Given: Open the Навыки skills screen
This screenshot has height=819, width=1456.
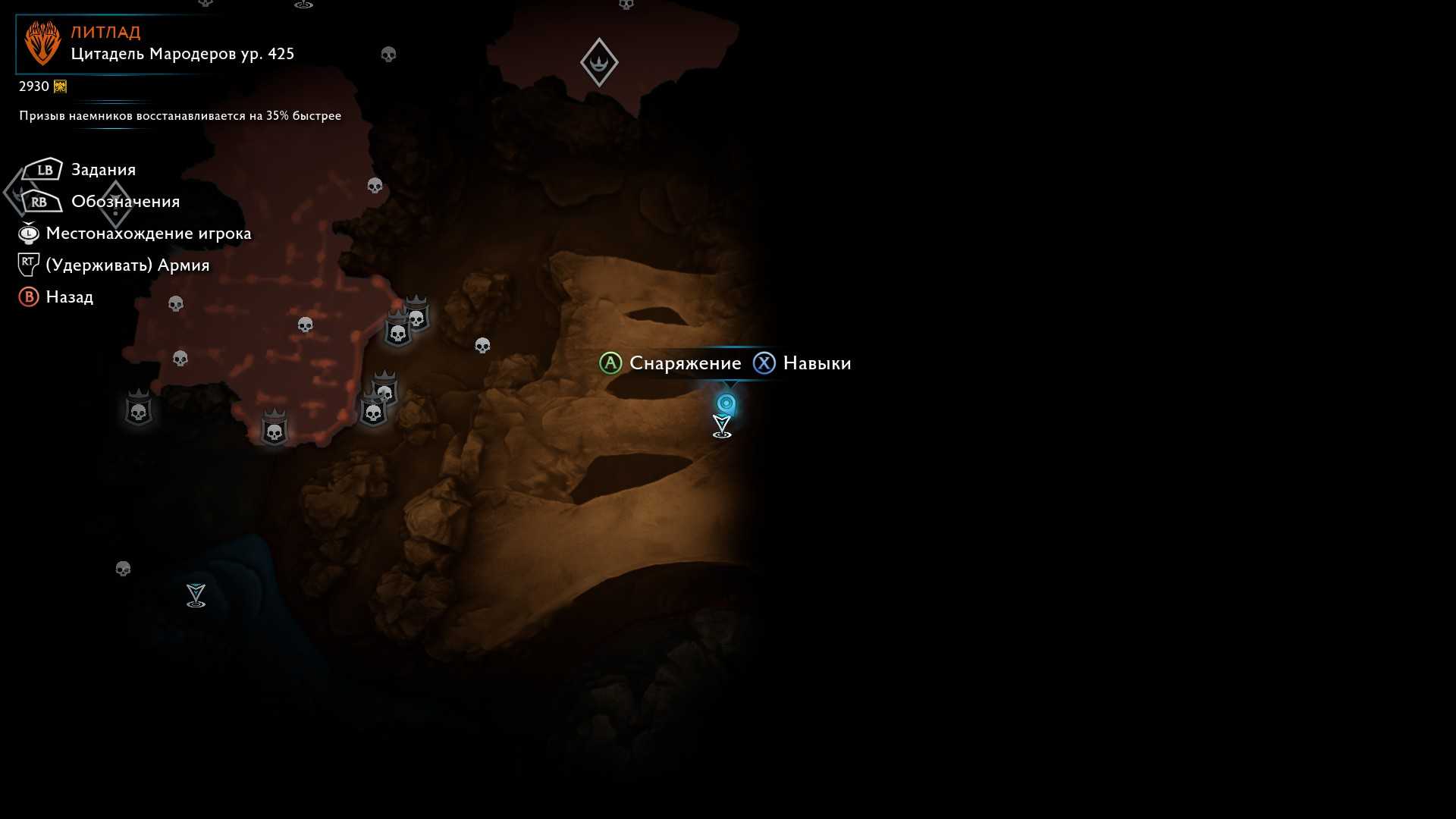Looking at the screenshot, I should point(816,363).
